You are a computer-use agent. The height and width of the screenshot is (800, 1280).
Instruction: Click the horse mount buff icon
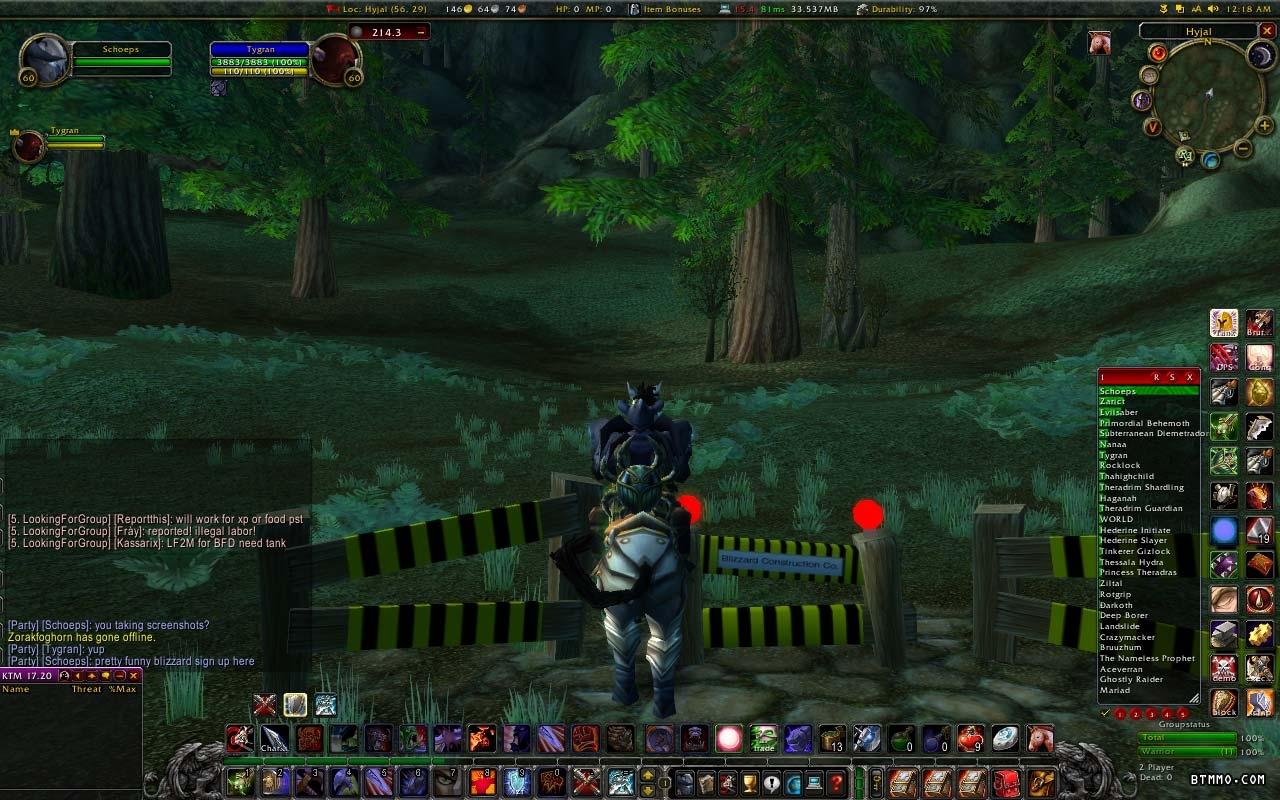[1100, 43]
